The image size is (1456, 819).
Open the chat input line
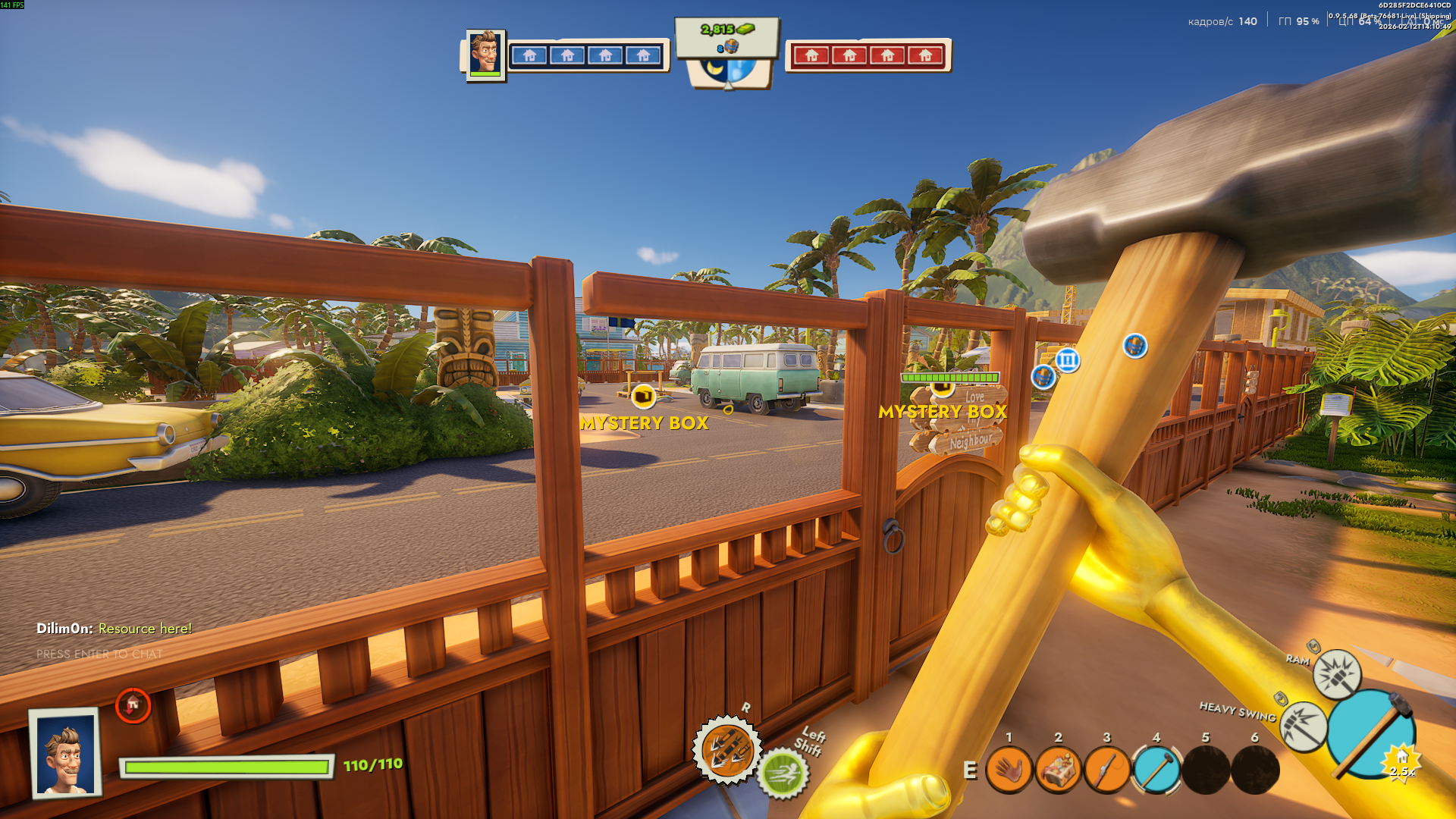click(x=99, y=654)
